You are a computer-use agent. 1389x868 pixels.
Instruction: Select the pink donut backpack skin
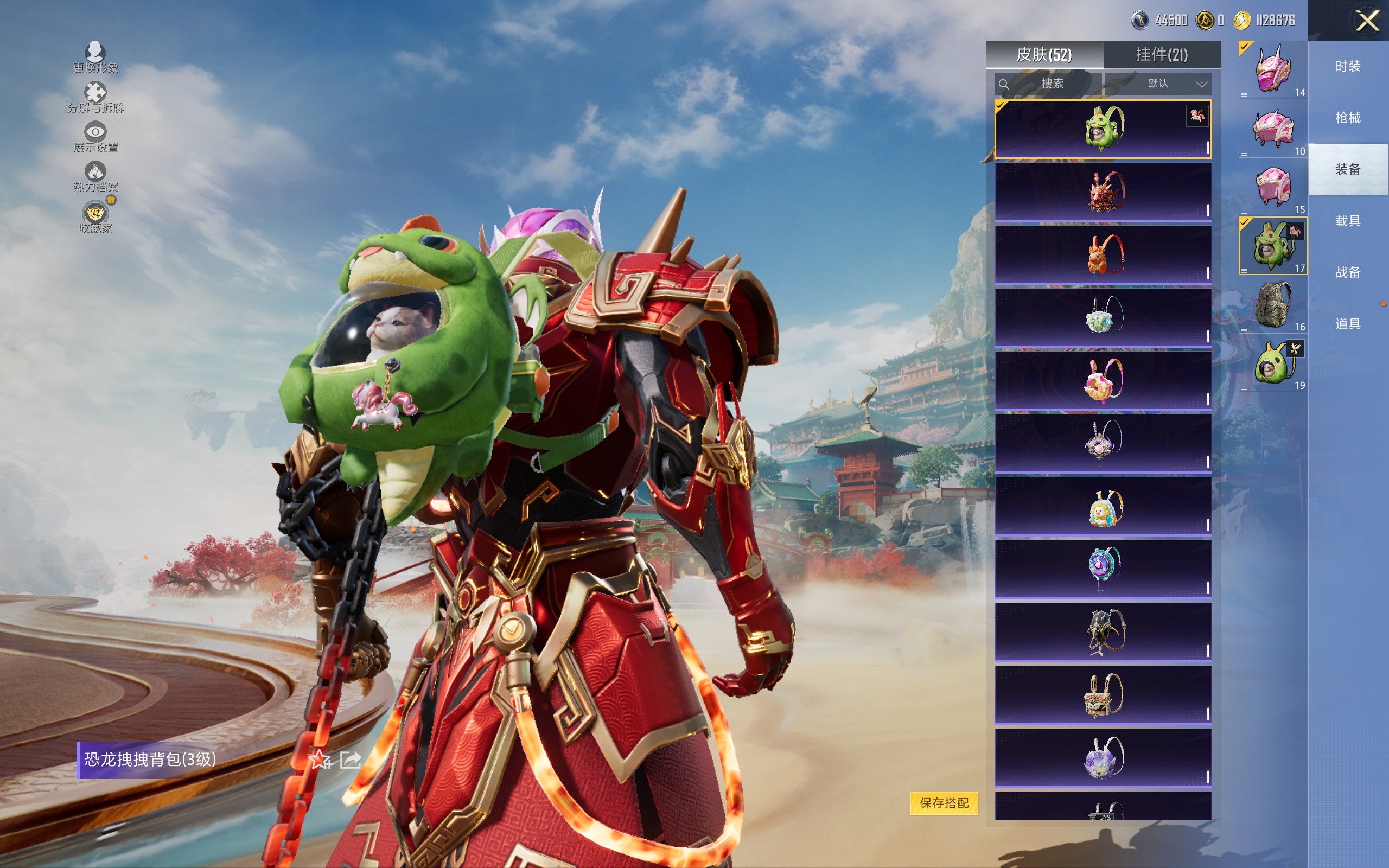coord(1103,380)
